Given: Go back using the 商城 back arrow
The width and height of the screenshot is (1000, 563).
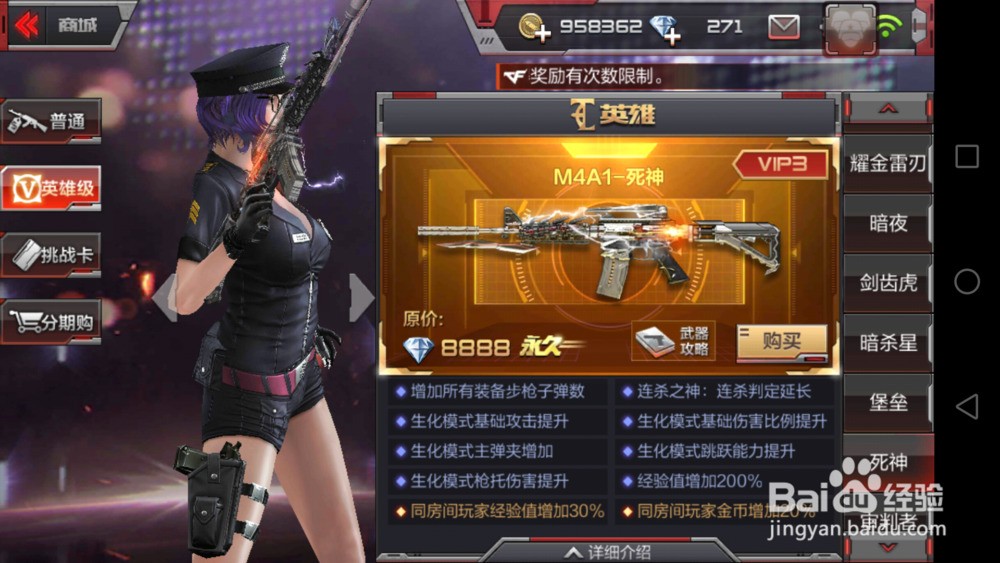Looking at the screenshot, I should [x=29, y=25].
